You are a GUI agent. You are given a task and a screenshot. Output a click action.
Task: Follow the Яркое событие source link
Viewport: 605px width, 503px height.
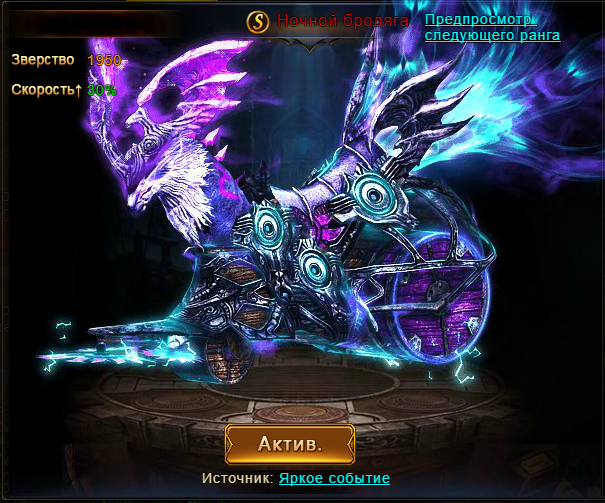(x=334, y=479)
